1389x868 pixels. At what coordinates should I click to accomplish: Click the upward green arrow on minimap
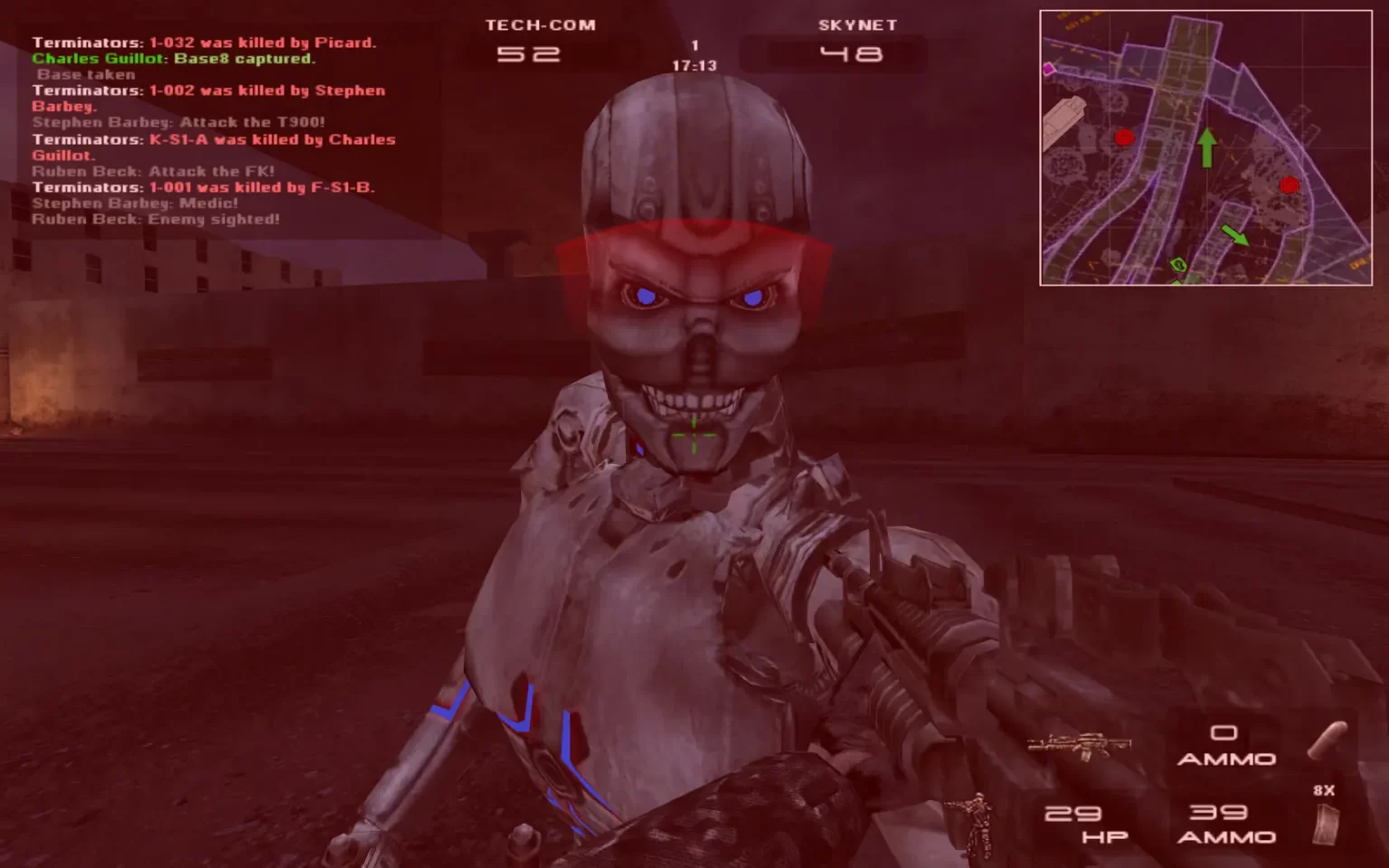(x=1206, y=146)
